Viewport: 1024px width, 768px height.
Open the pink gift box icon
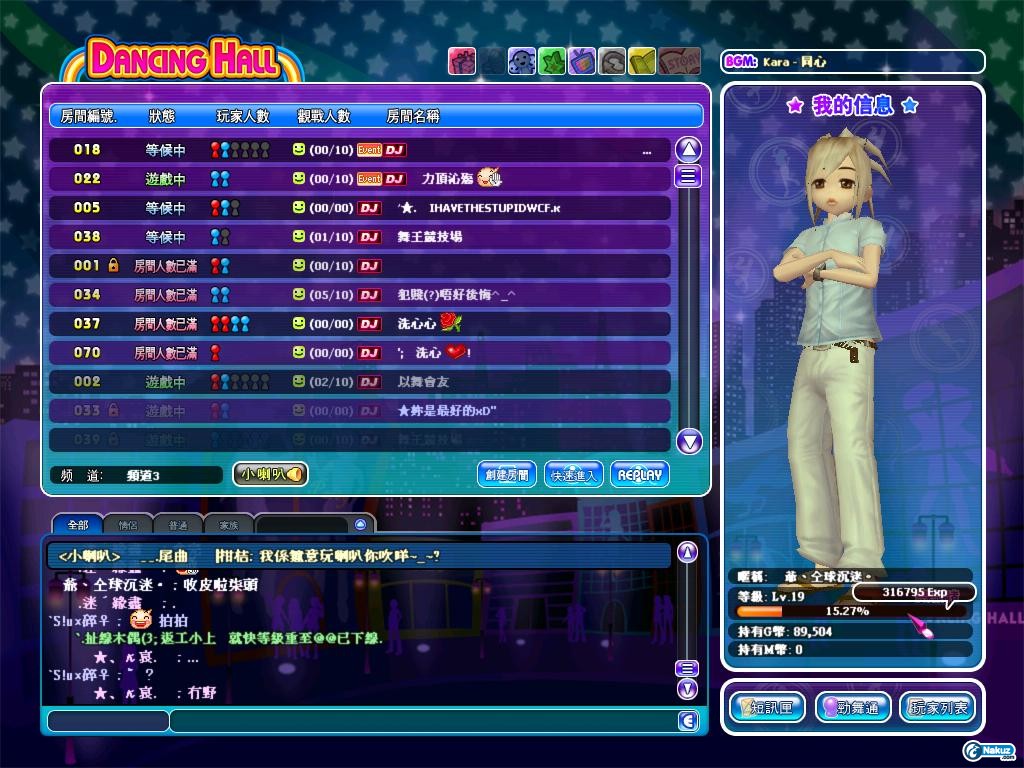point(461,61)
